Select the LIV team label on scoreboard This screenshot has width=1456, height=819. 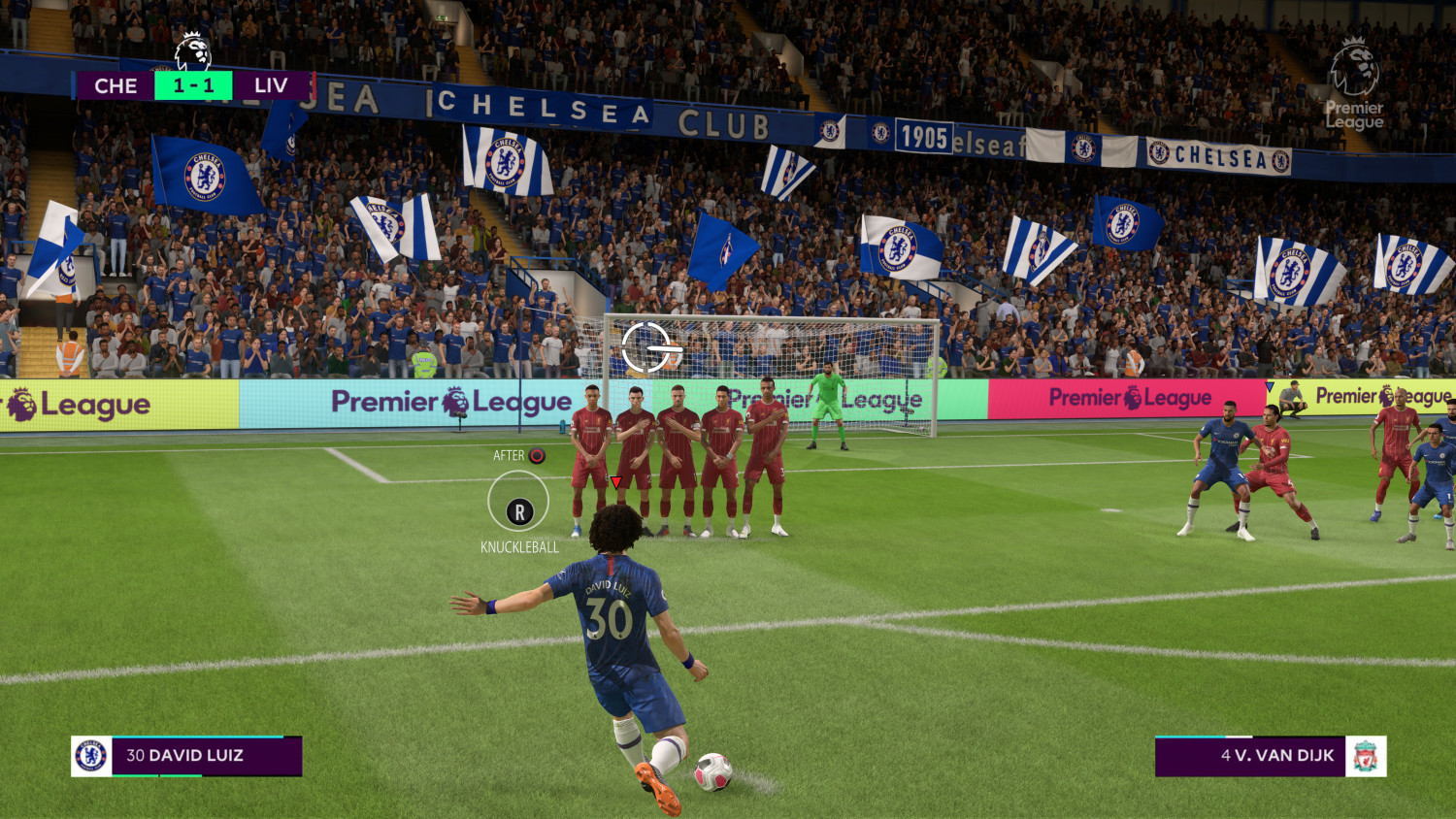click(269, 85)
